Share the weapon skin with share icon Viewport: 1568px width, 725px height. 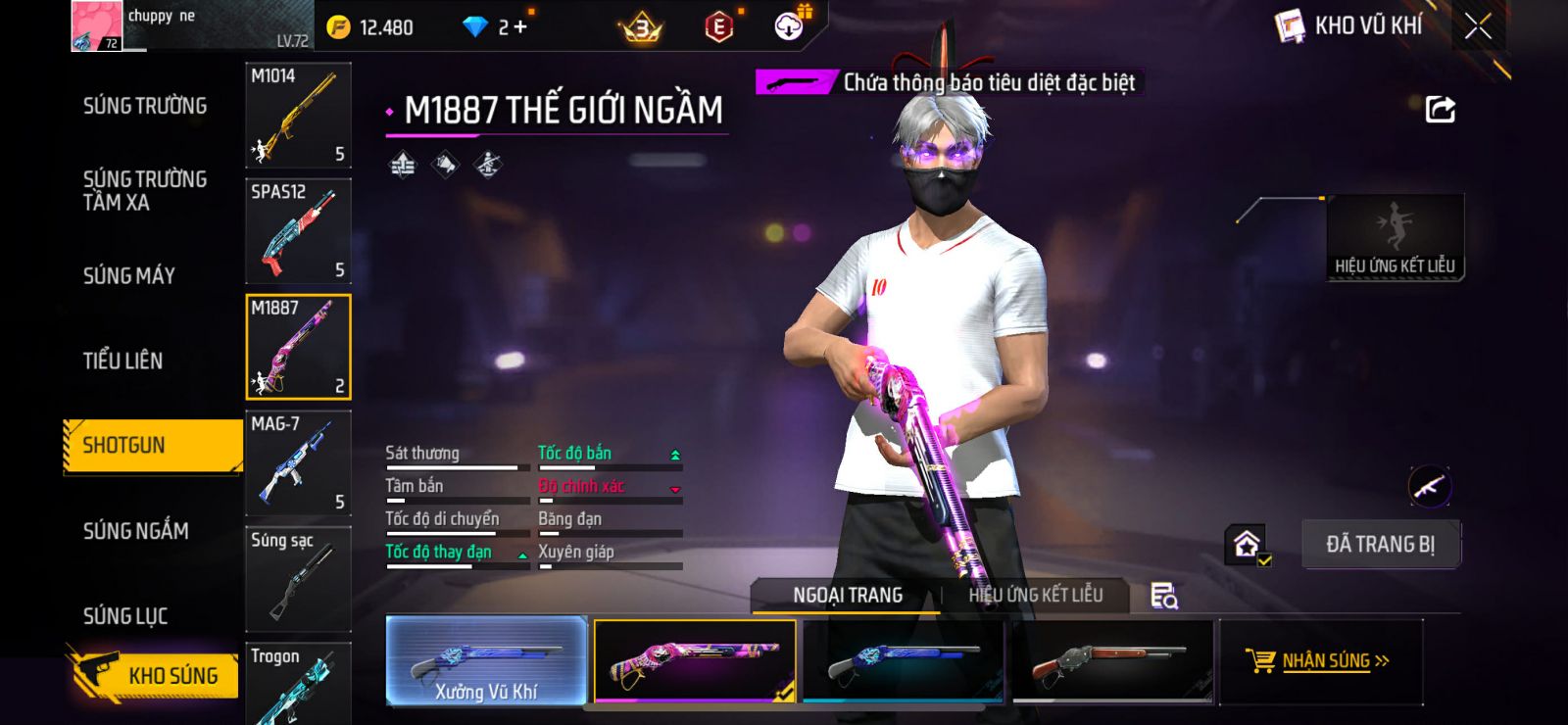point(1440,109)
